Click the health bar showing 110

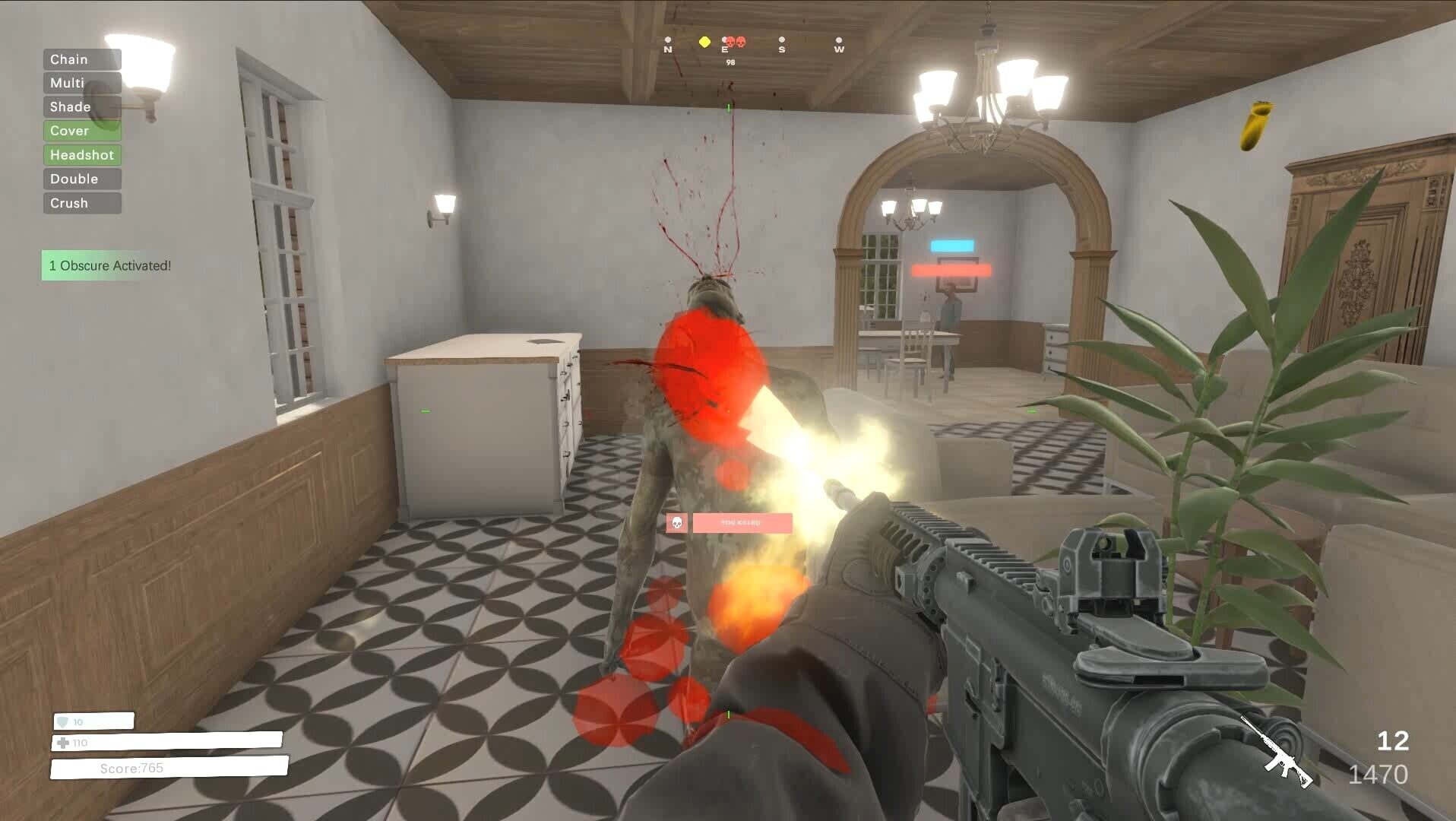coord(167,742)
